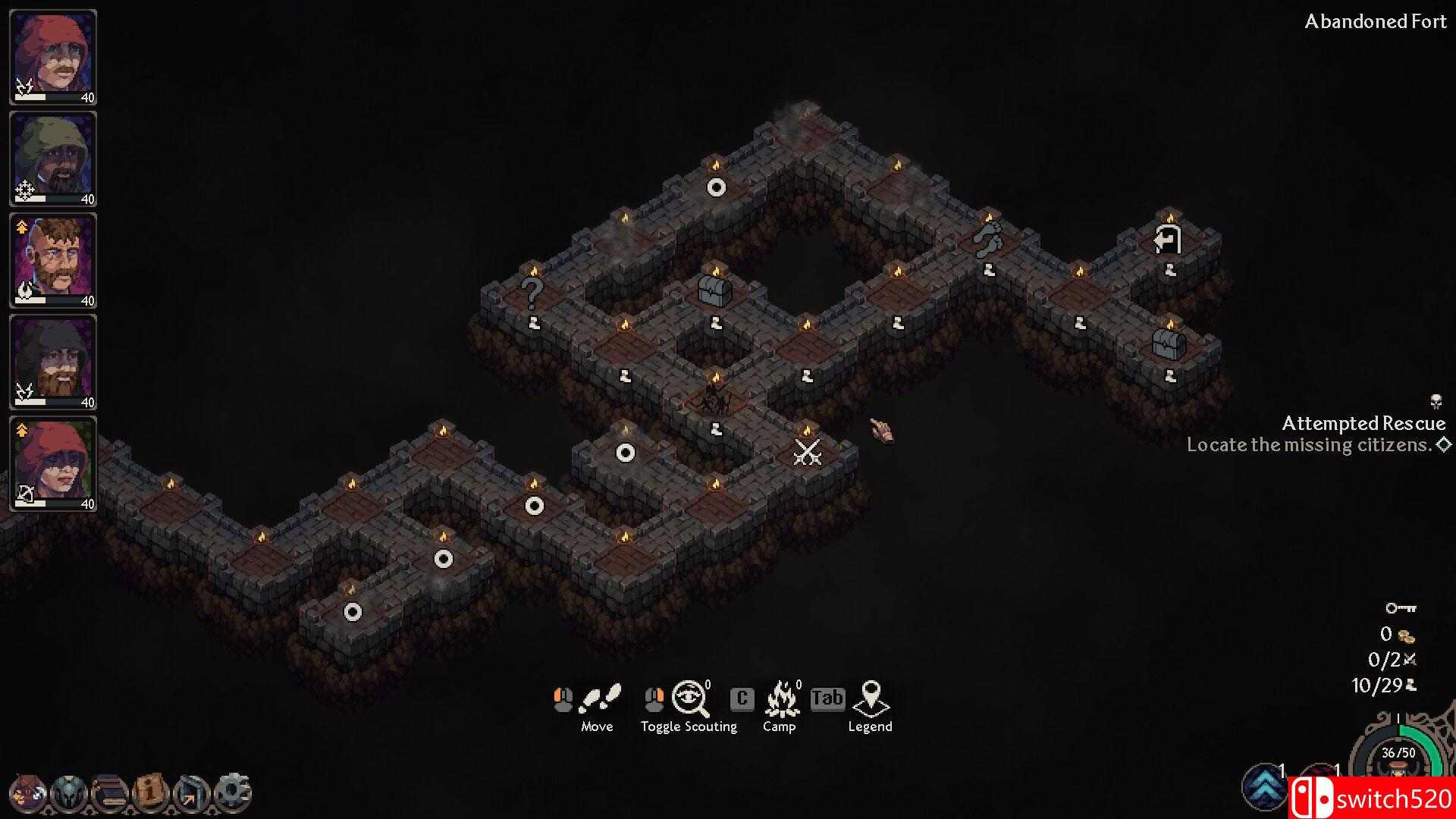
Task: Select the Move command icon
Action: [598, 698]
